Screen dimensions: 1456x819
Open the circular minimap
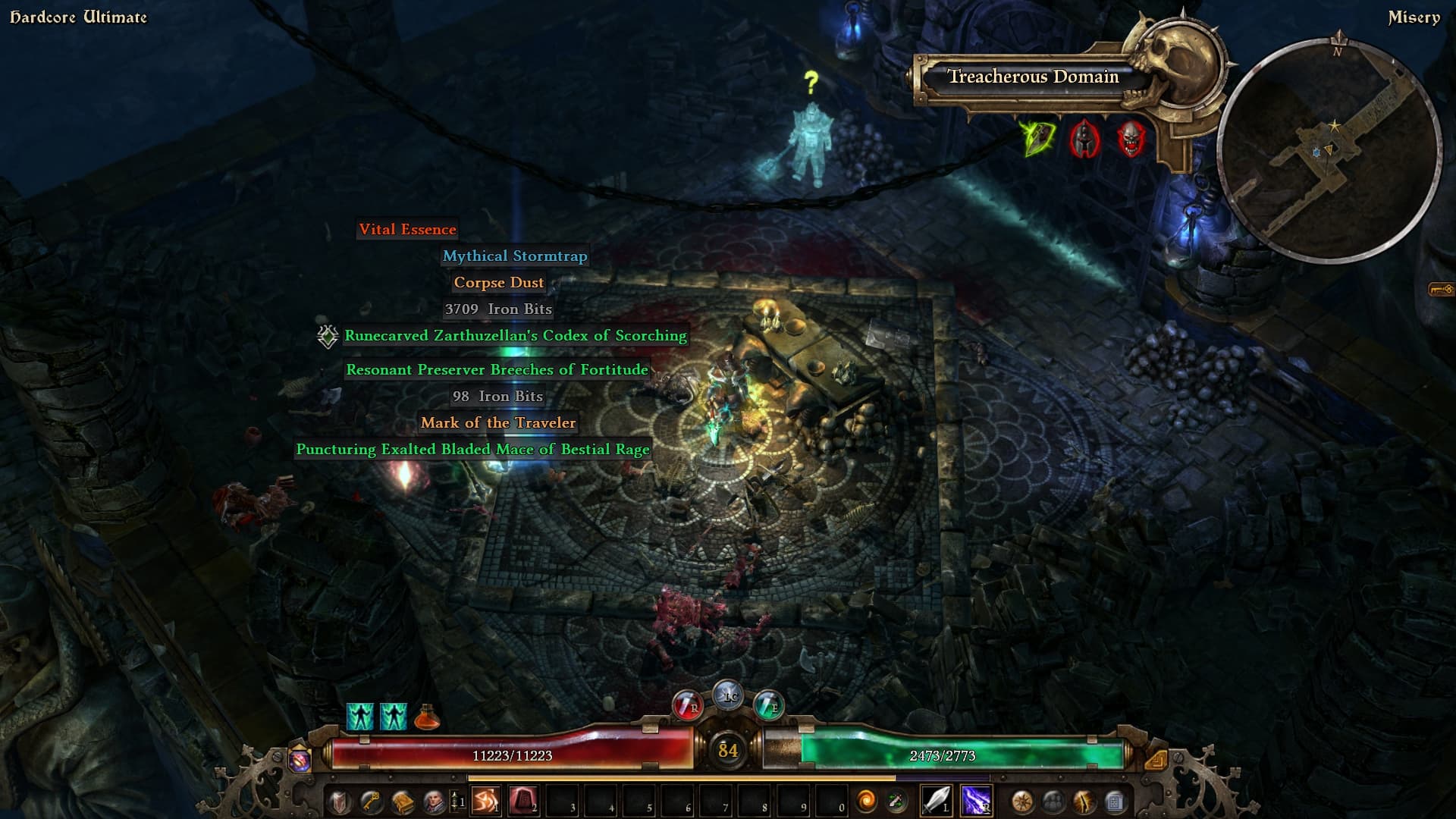coord(1329,152)
